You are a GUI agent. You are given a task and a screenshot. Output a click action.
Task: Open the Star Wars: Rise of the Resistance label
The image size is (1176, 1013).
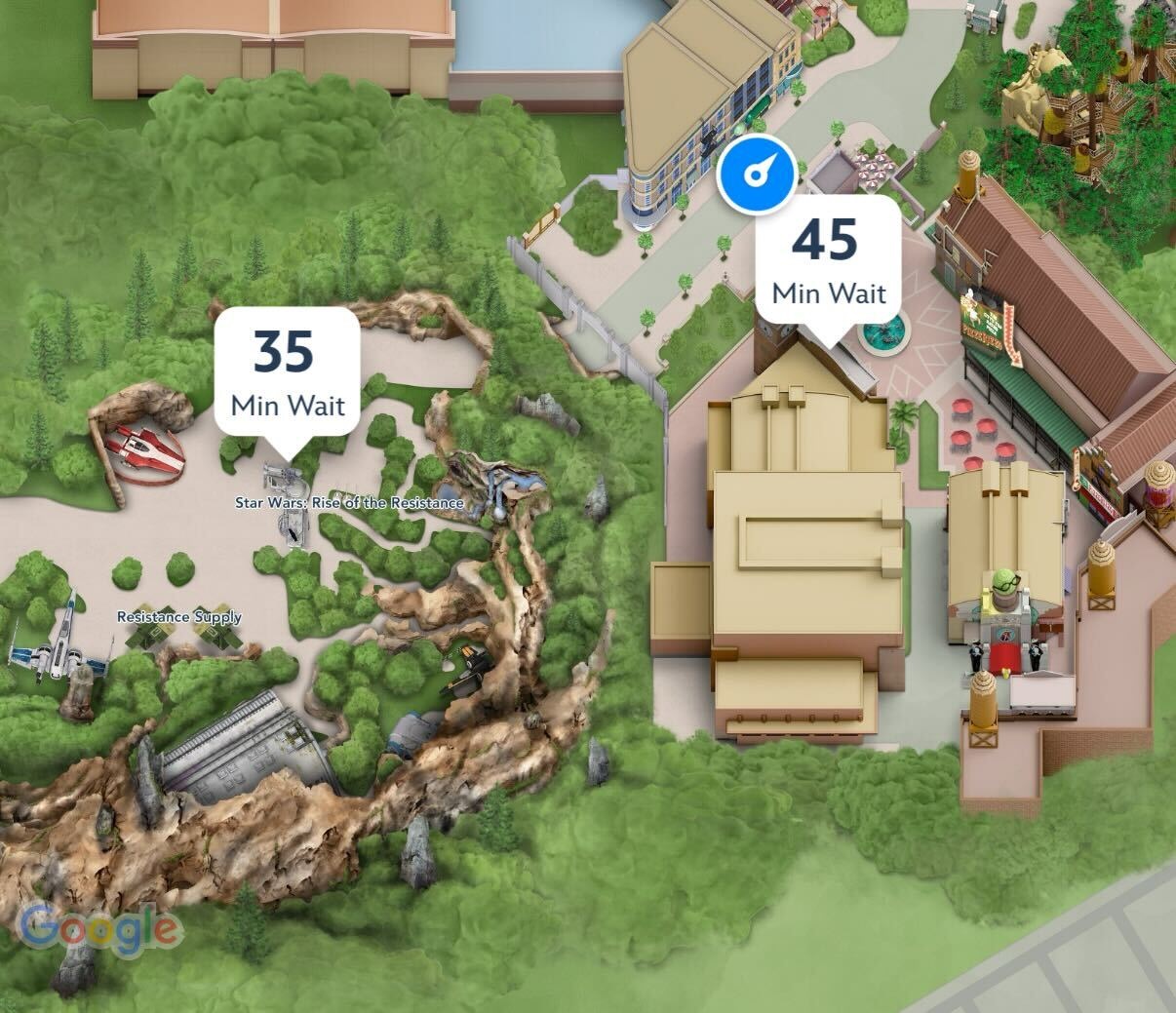coord(349,503)
